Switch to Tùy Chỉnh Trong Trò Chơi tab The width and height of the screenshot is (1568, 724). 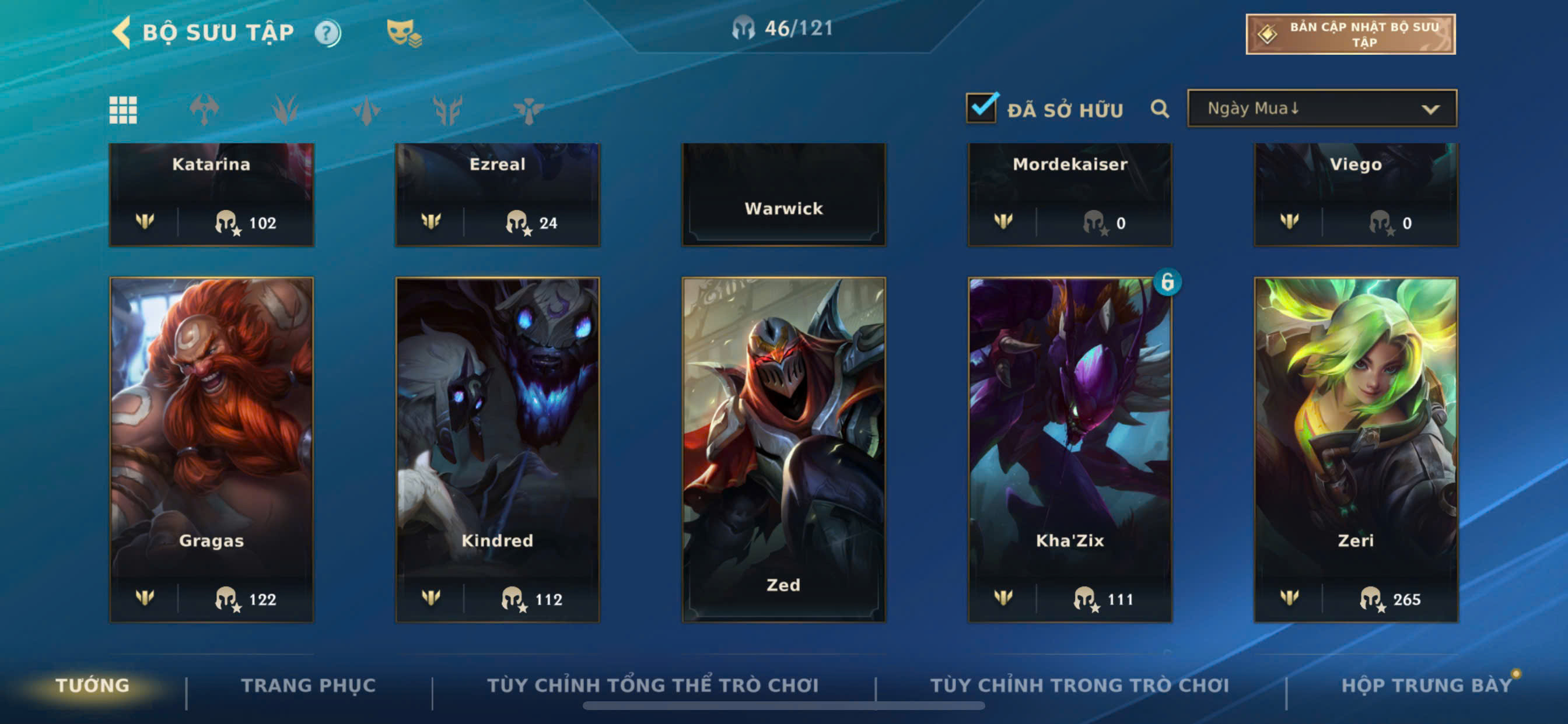[1079, 685]
